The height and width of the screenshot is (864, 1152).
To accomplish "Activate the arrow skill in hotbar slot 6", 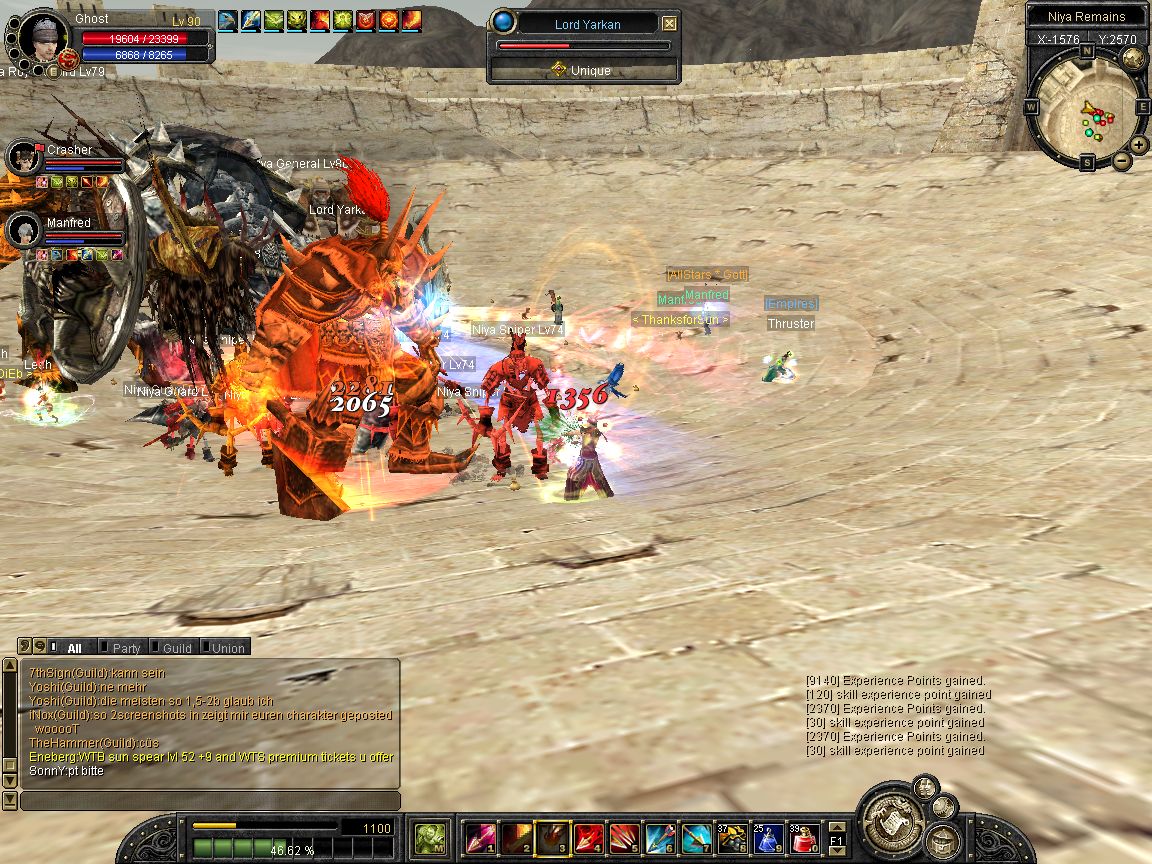I will [x=660, y=837].
